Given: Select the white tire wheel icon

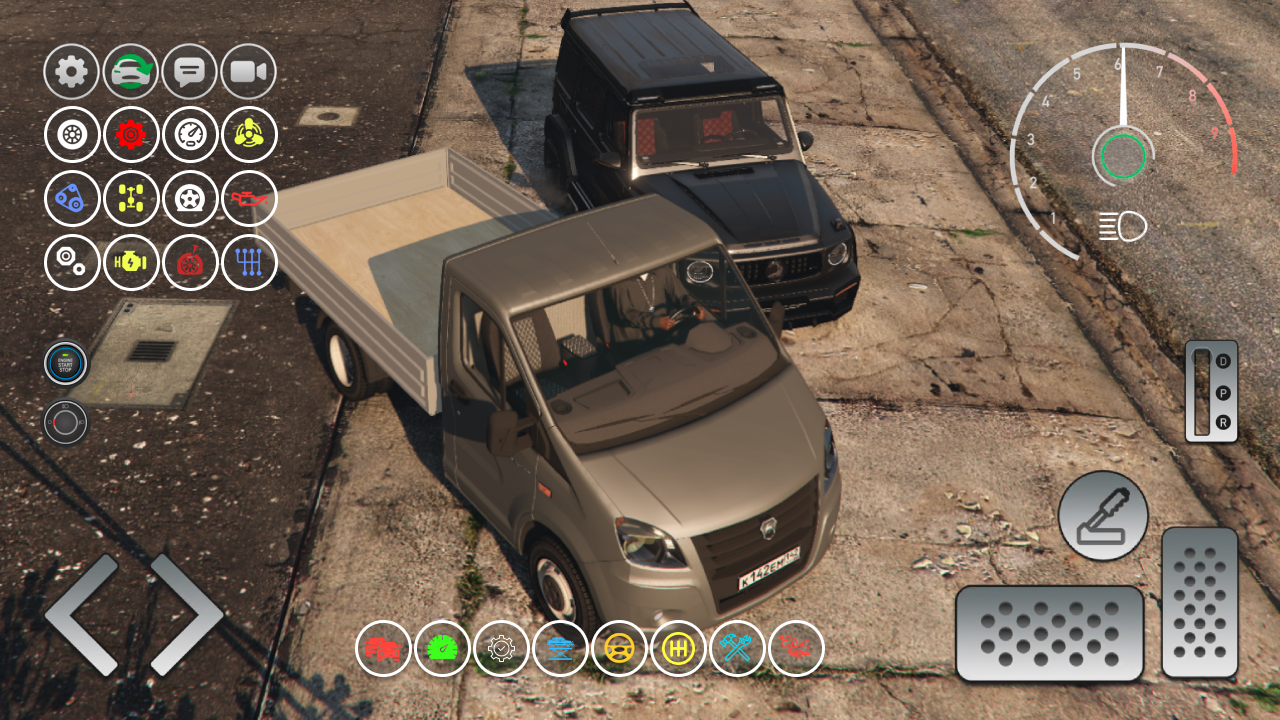Looking at the screenshot, I should [x=69, y=134].
